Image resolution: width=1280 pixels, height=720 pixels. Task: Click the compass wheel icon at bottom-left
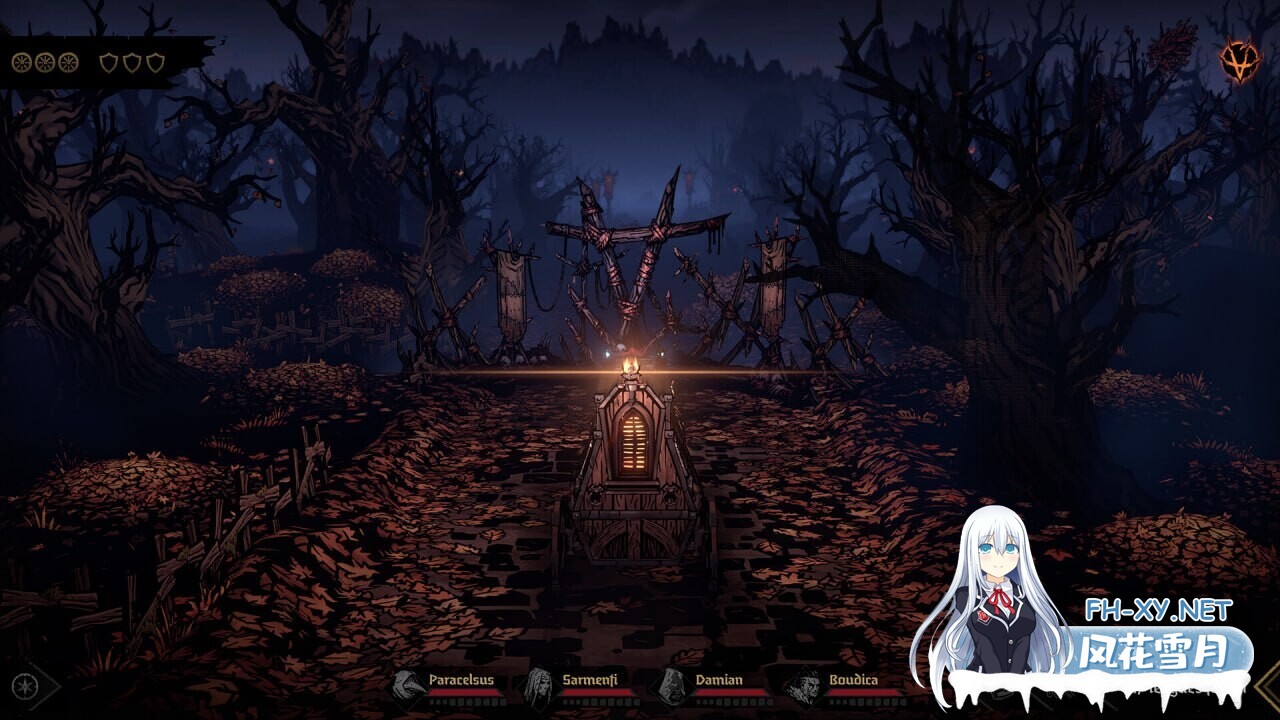[x=23, y=687]
